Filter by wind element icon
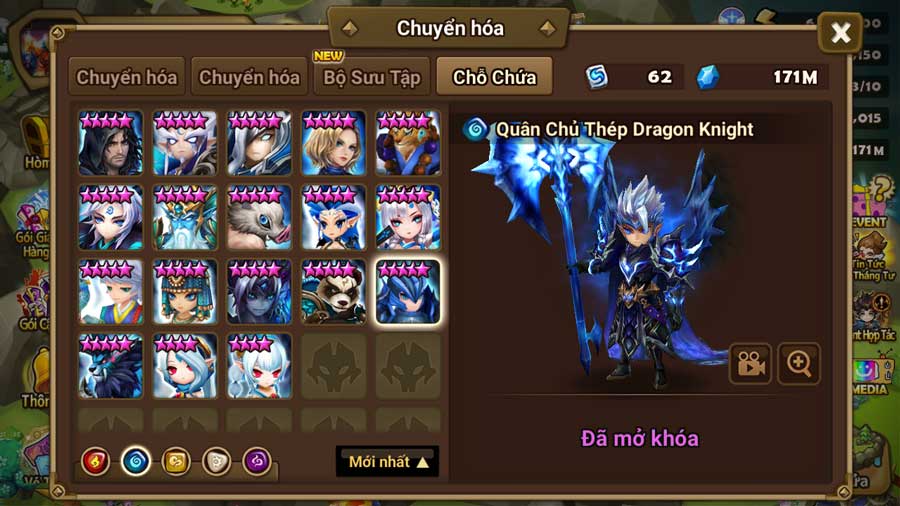900x506 pixels. click(x=176, y=461)
